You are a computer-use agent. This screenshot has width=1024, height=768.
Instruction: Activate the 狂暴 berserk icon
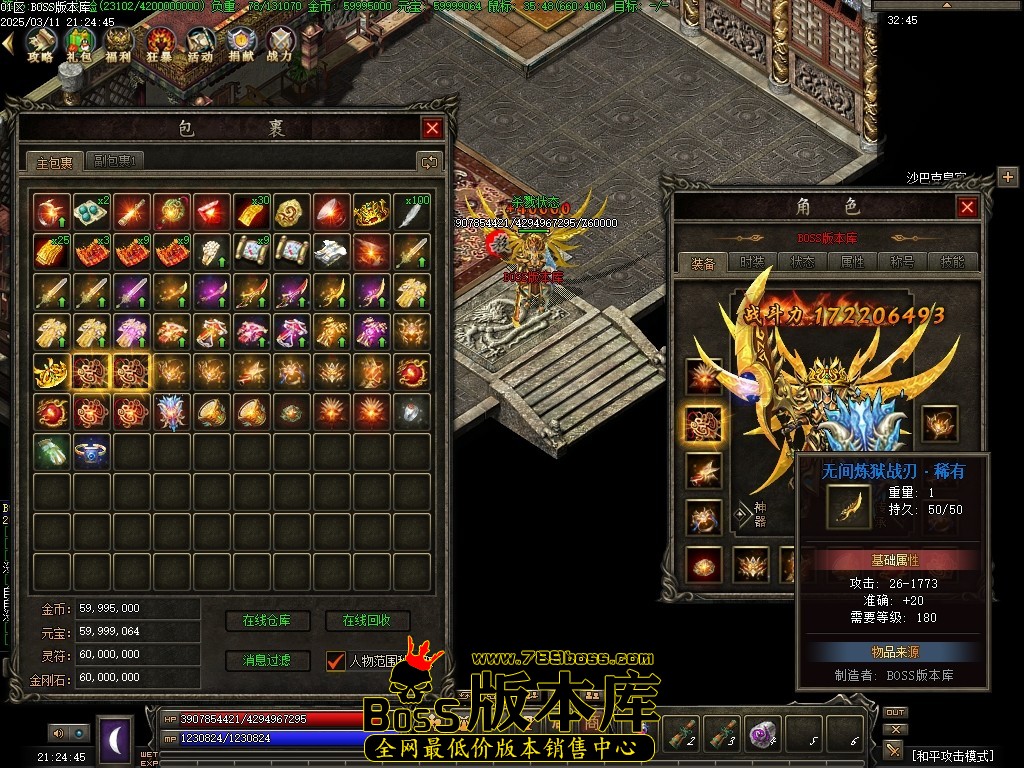[x=160, y=42]
